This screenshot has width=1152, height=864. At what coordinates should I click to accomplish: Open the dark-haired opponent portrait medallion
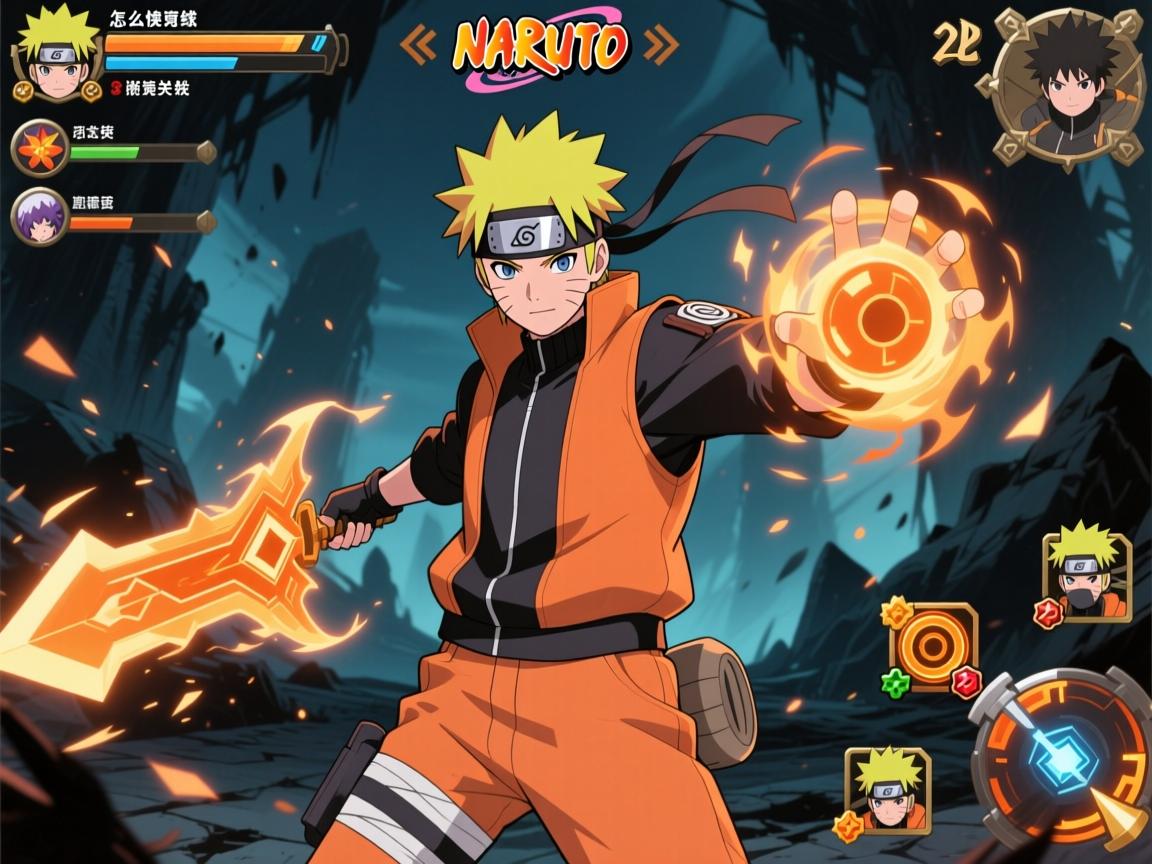1068,87
